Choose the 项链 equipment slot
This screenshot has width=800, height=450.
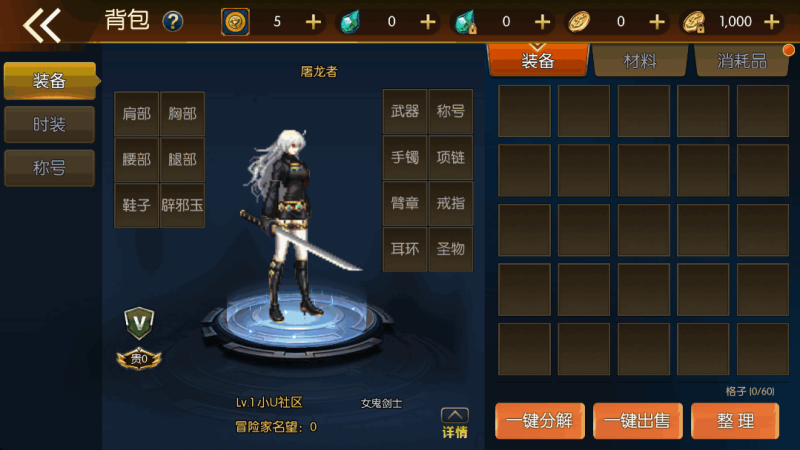451,158
